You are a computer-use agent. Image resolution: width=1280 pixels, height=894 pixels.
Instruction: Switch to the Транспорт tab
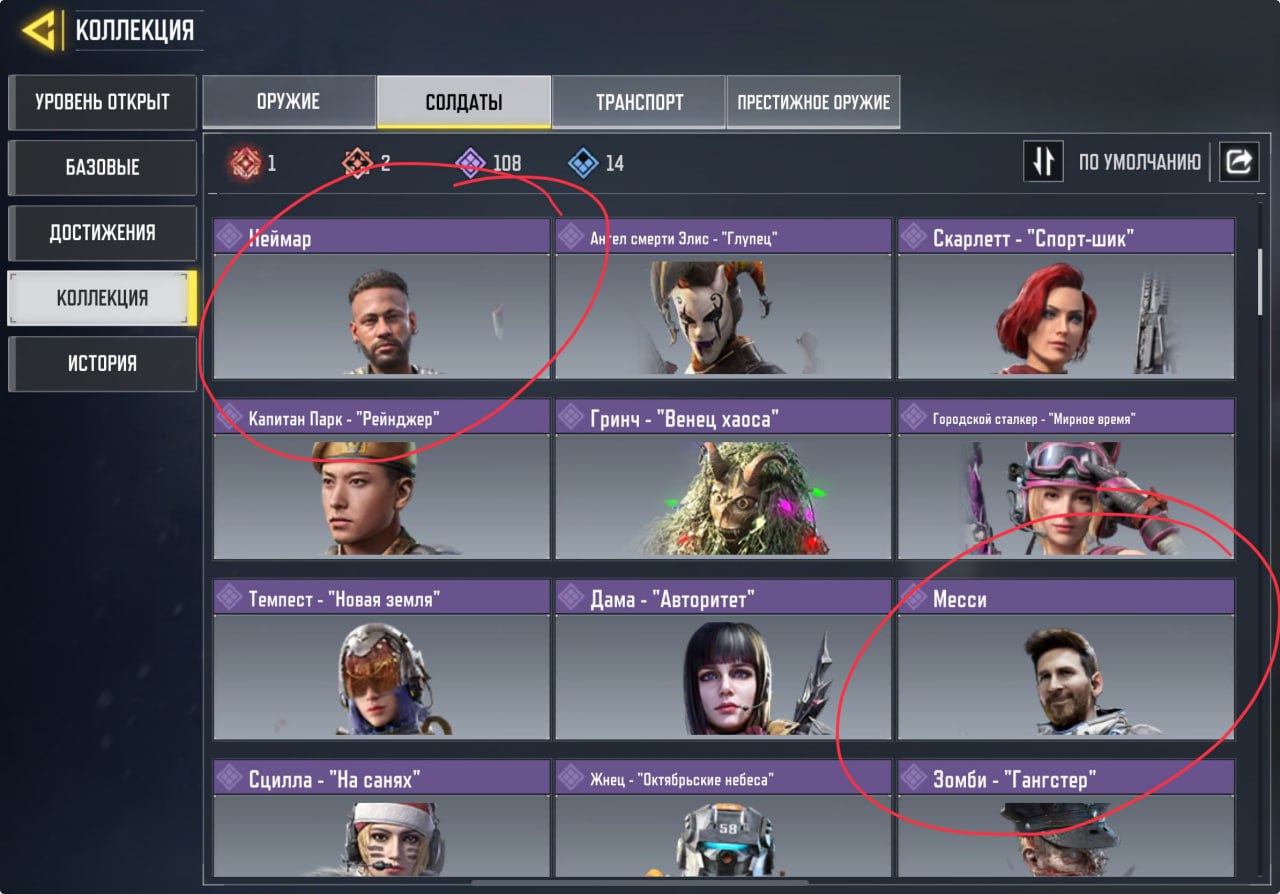(639, 102)
